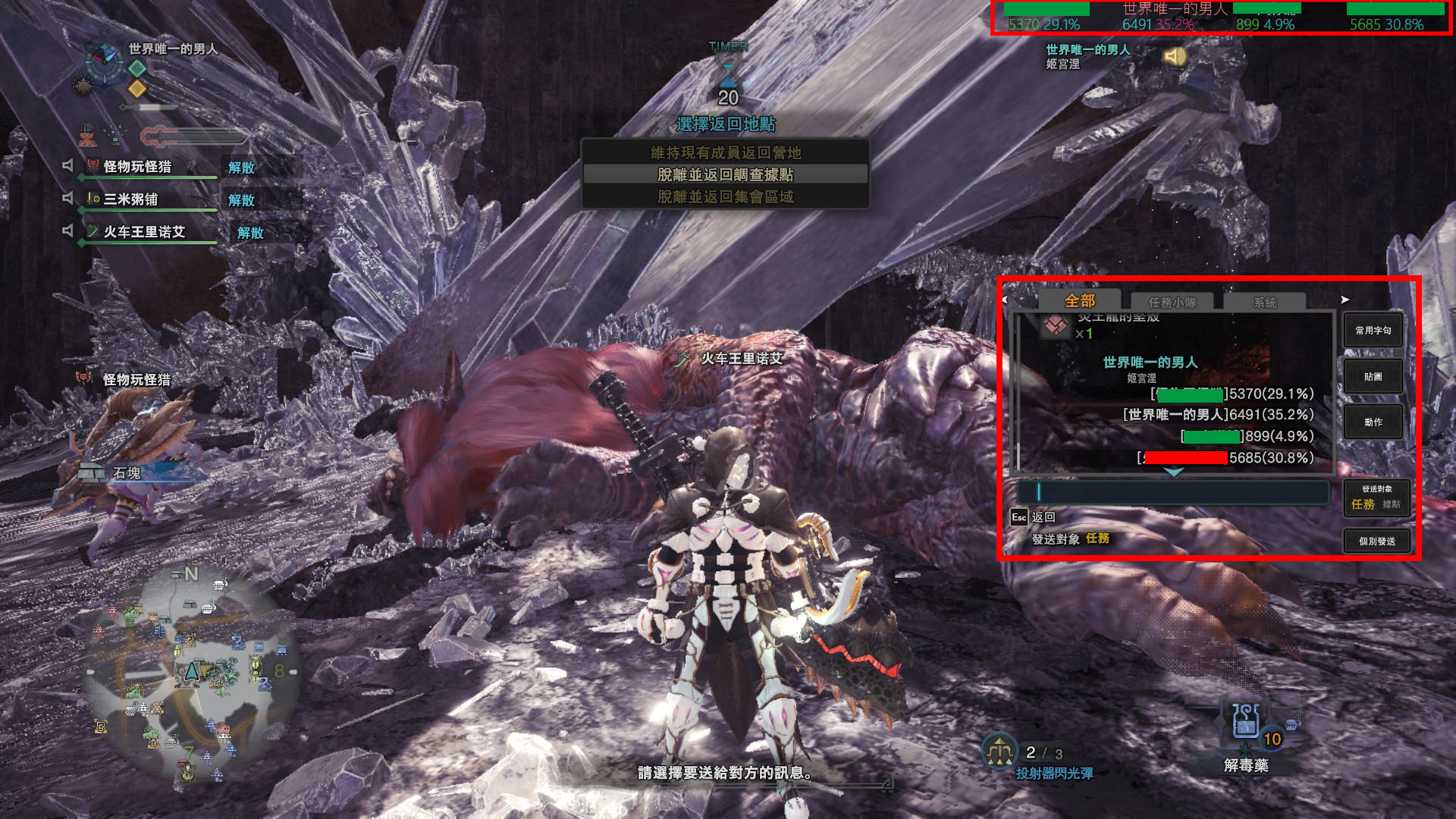Toggle the yellow speaker voice icon

coord(1175,57)
